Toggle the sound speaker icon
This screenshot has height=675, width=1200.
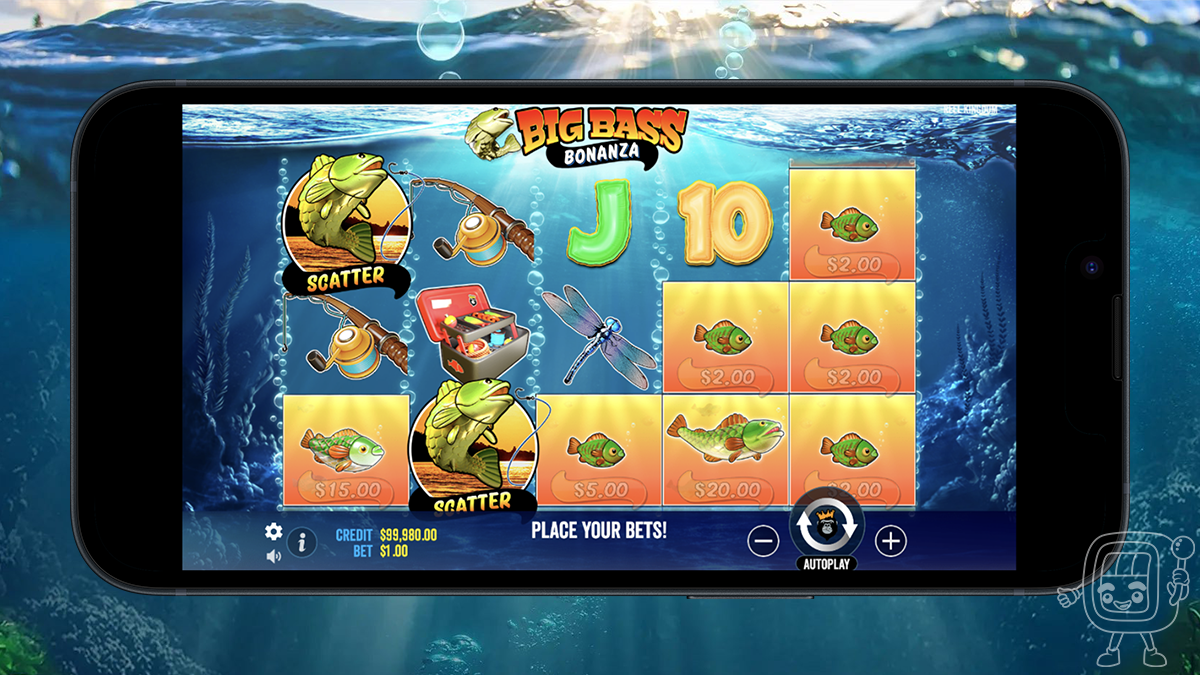point(273,556)
